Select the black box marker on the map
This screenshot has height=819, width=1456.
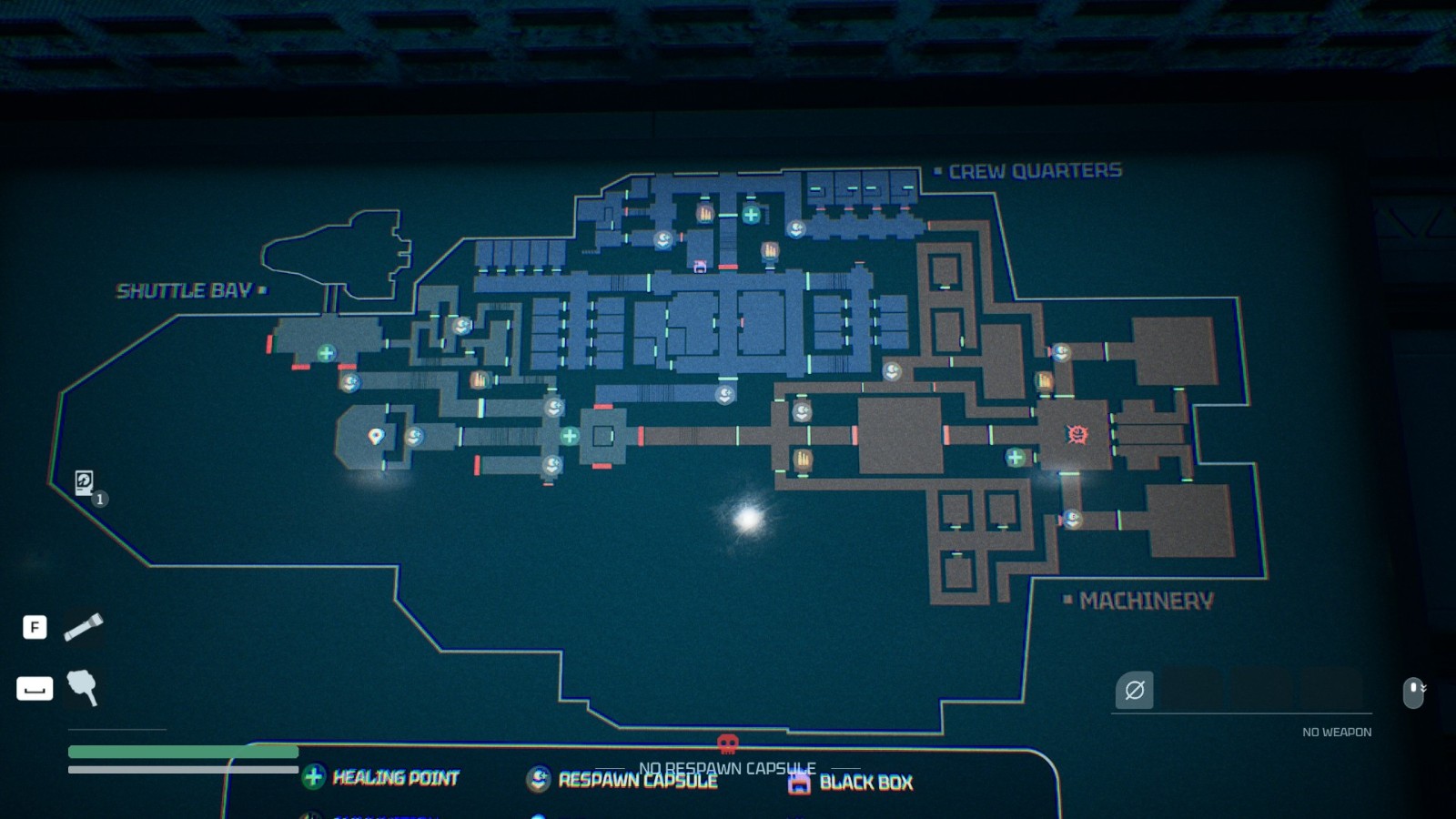(x=700, y=267)
